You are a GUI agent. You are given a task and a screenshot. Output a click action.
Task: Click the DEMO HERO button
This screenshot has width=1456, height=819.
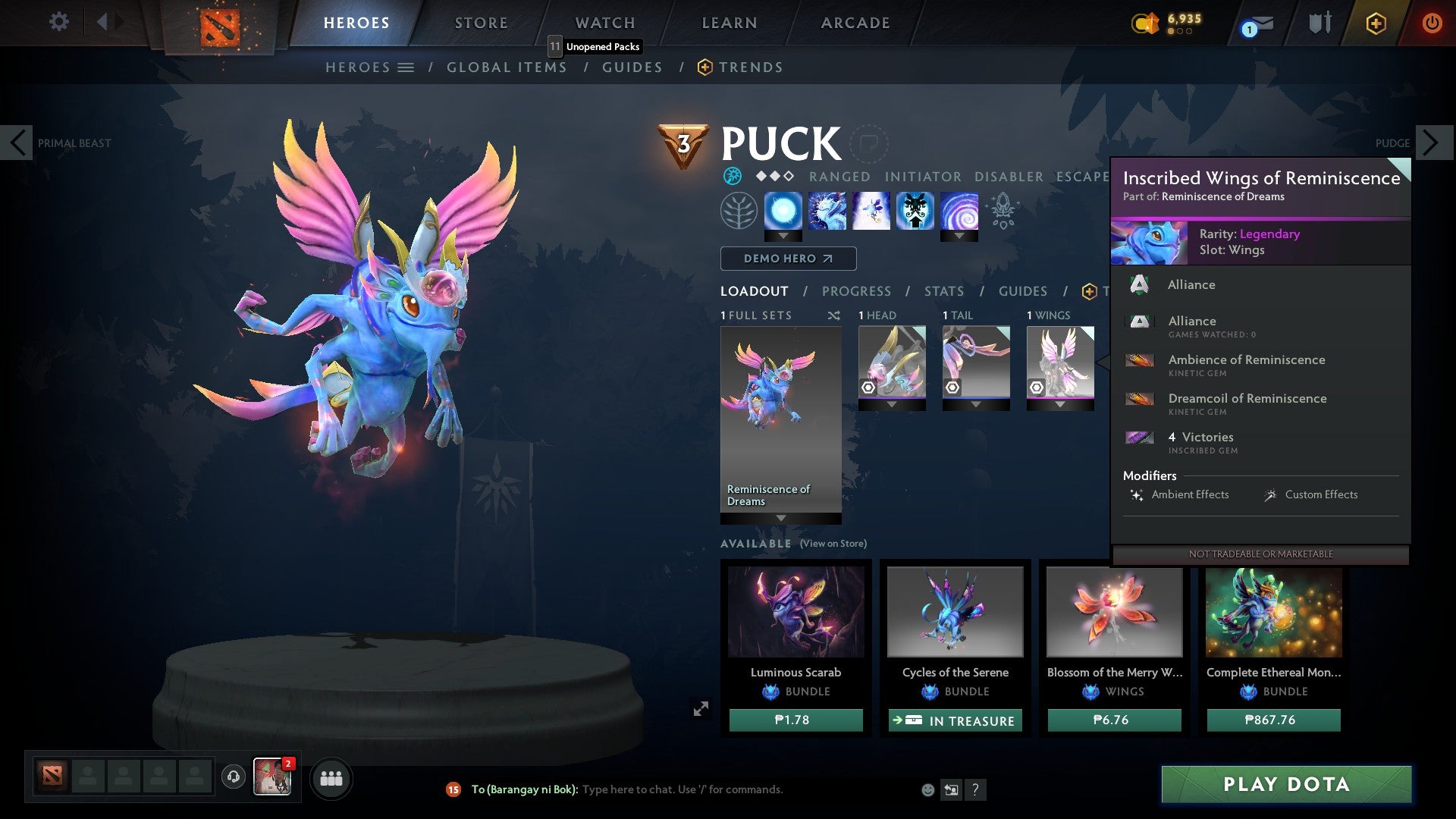point(787,259)
